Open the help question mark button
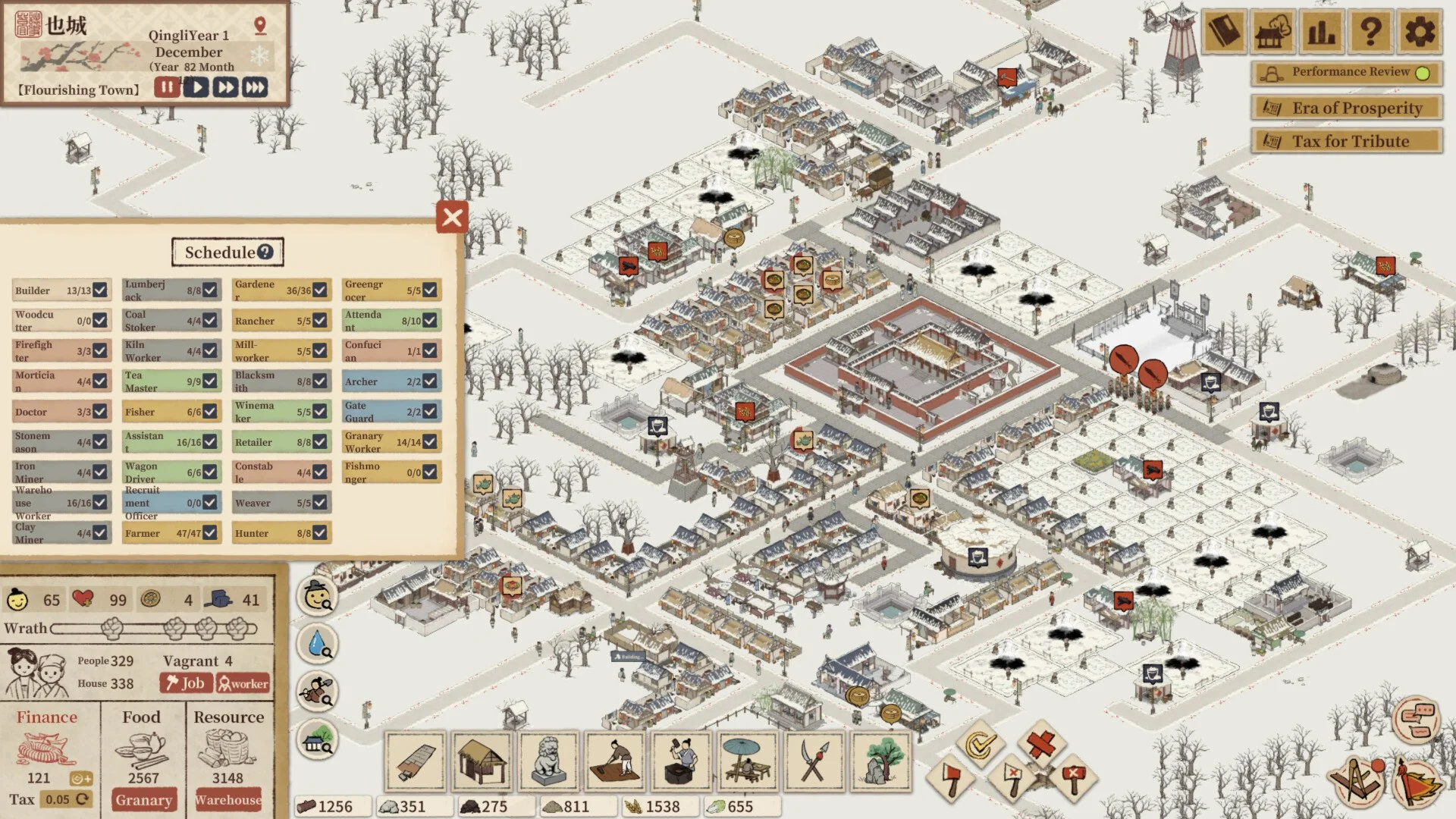1456x819 pixels. click(x=1370, y=32)
